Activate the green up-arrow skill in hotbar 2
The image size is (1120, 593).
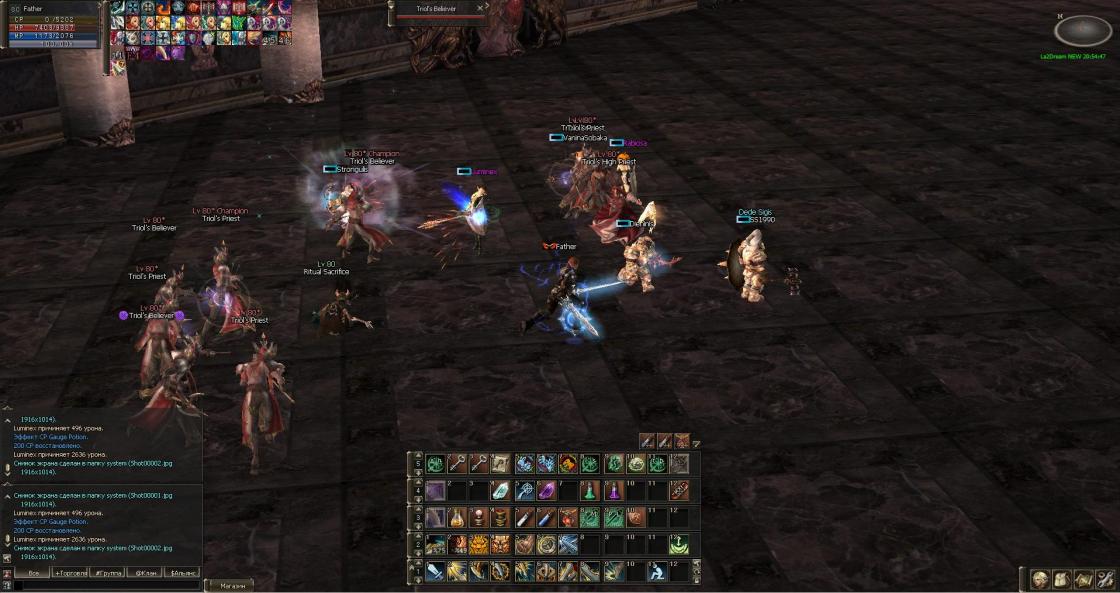coord(679,545)
